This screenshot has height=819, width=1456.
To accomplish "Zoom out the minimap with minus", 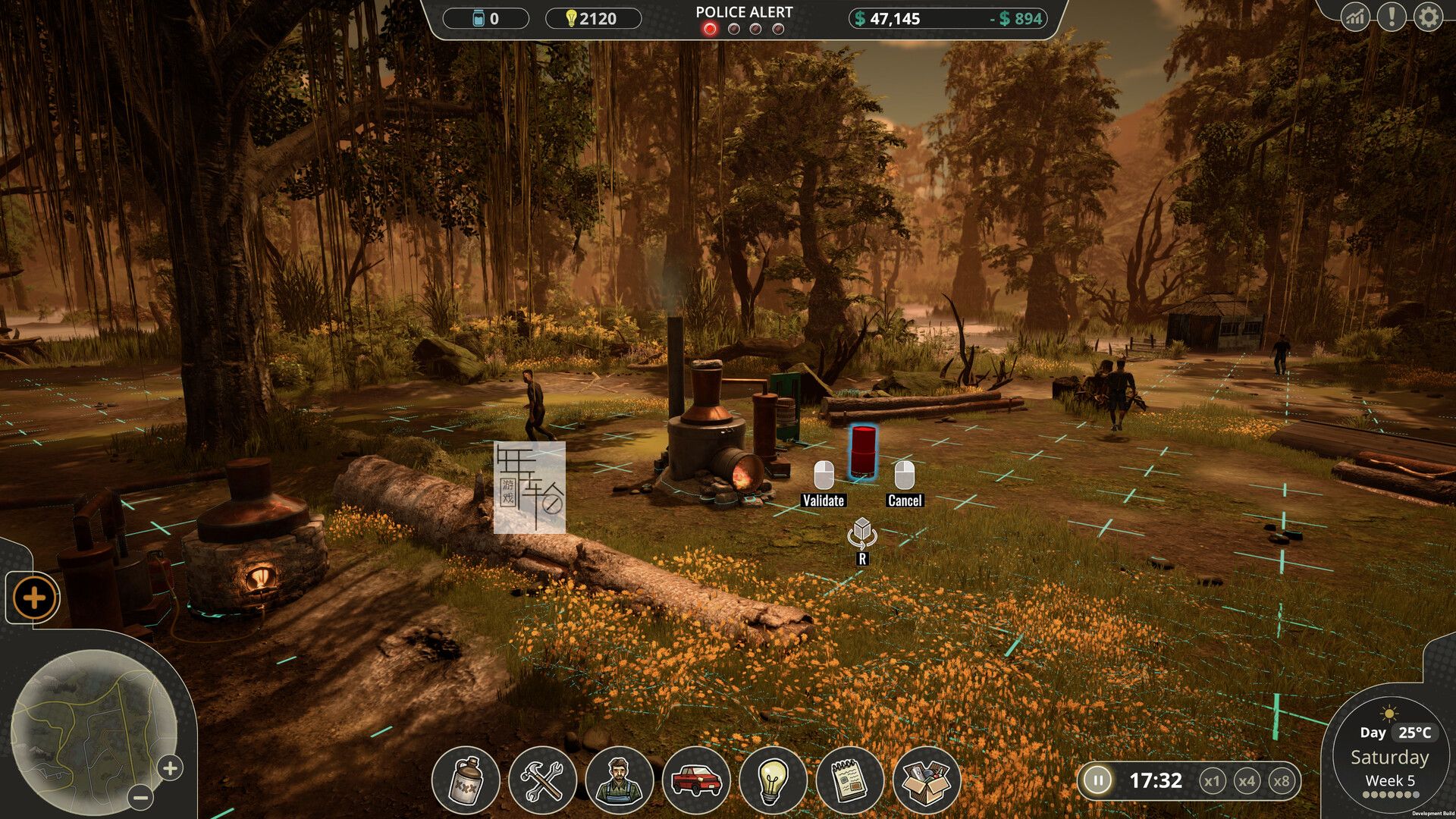I will pos(140,797).
